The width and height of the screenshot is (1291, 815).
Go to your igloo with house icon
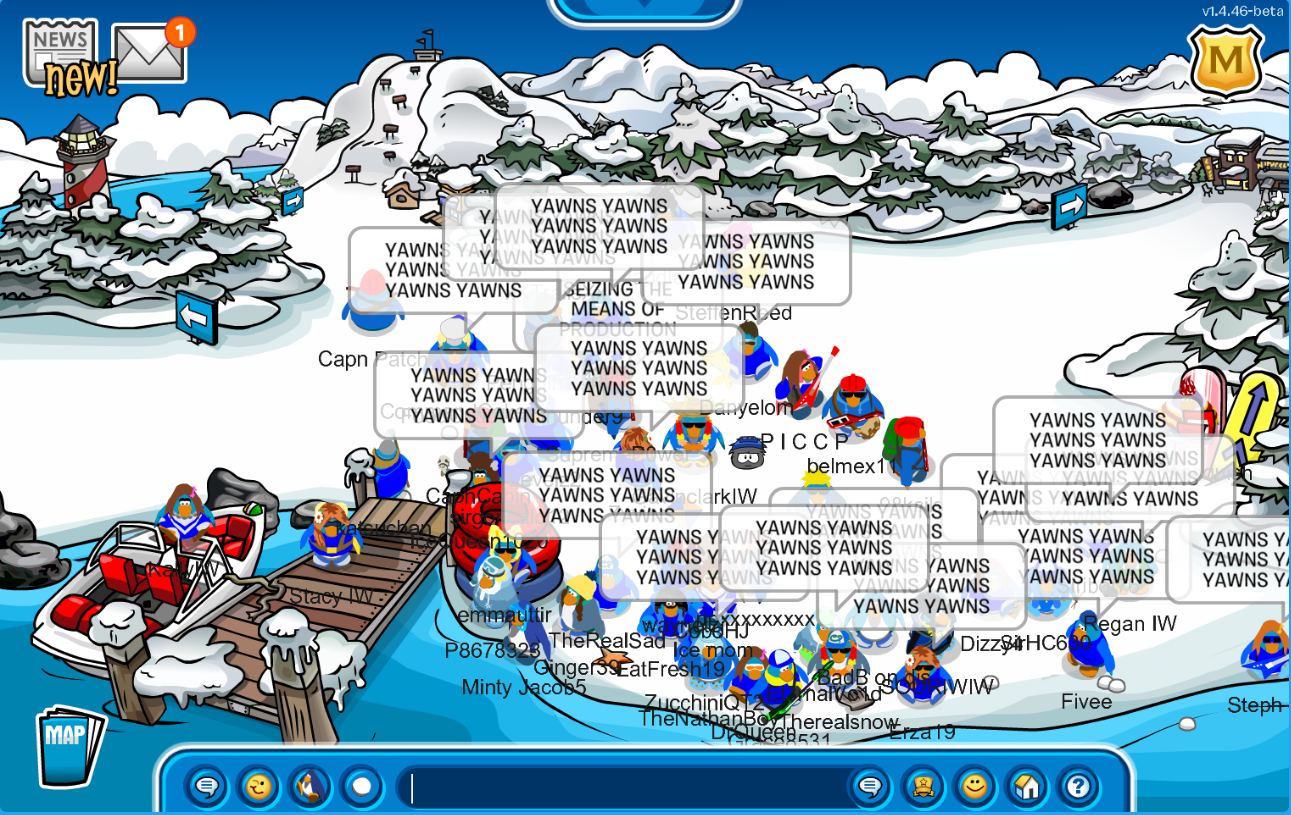[x=1027, y=787]
